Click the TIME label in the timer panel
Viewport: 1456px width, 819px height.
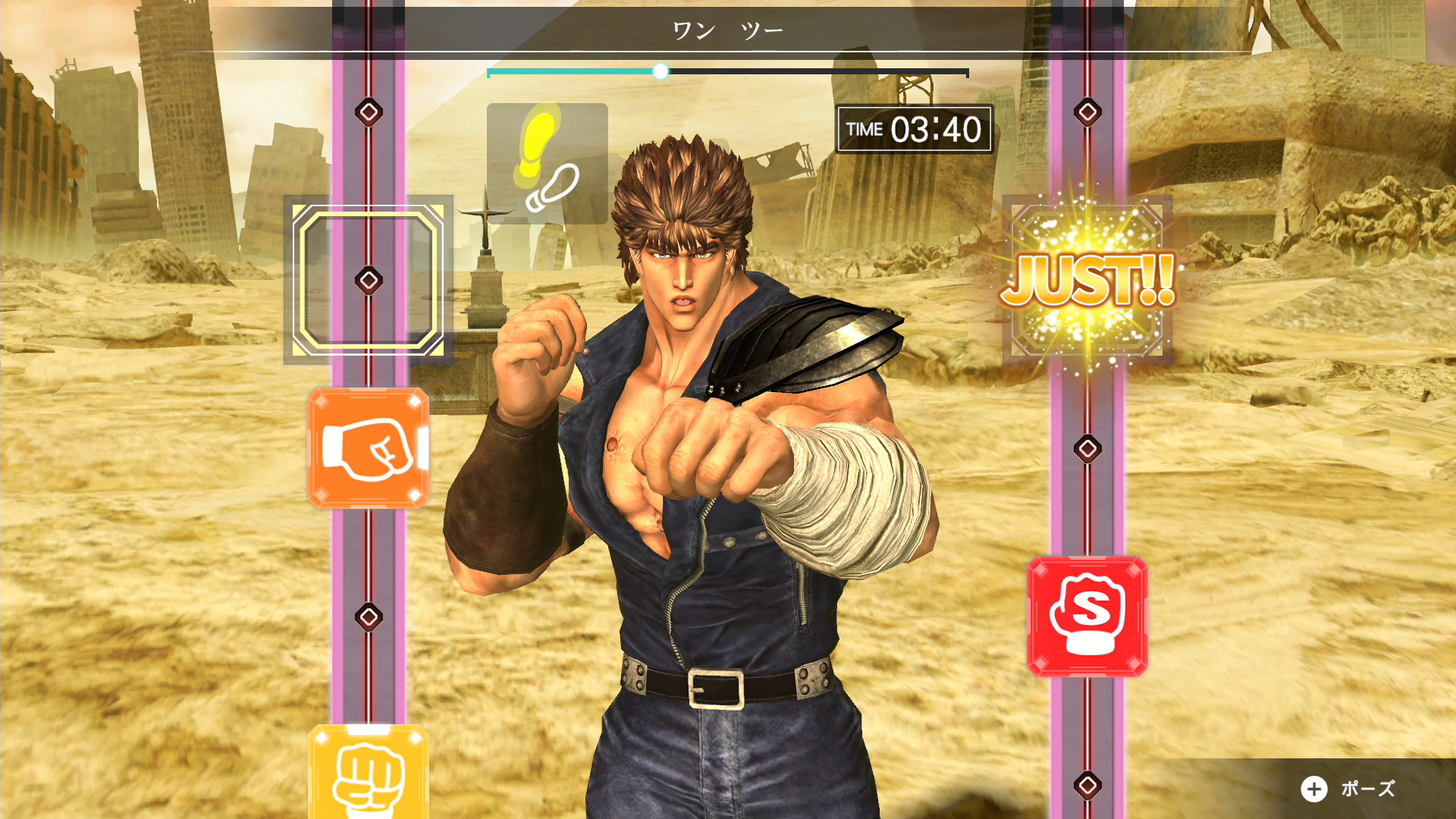[866, 130]
